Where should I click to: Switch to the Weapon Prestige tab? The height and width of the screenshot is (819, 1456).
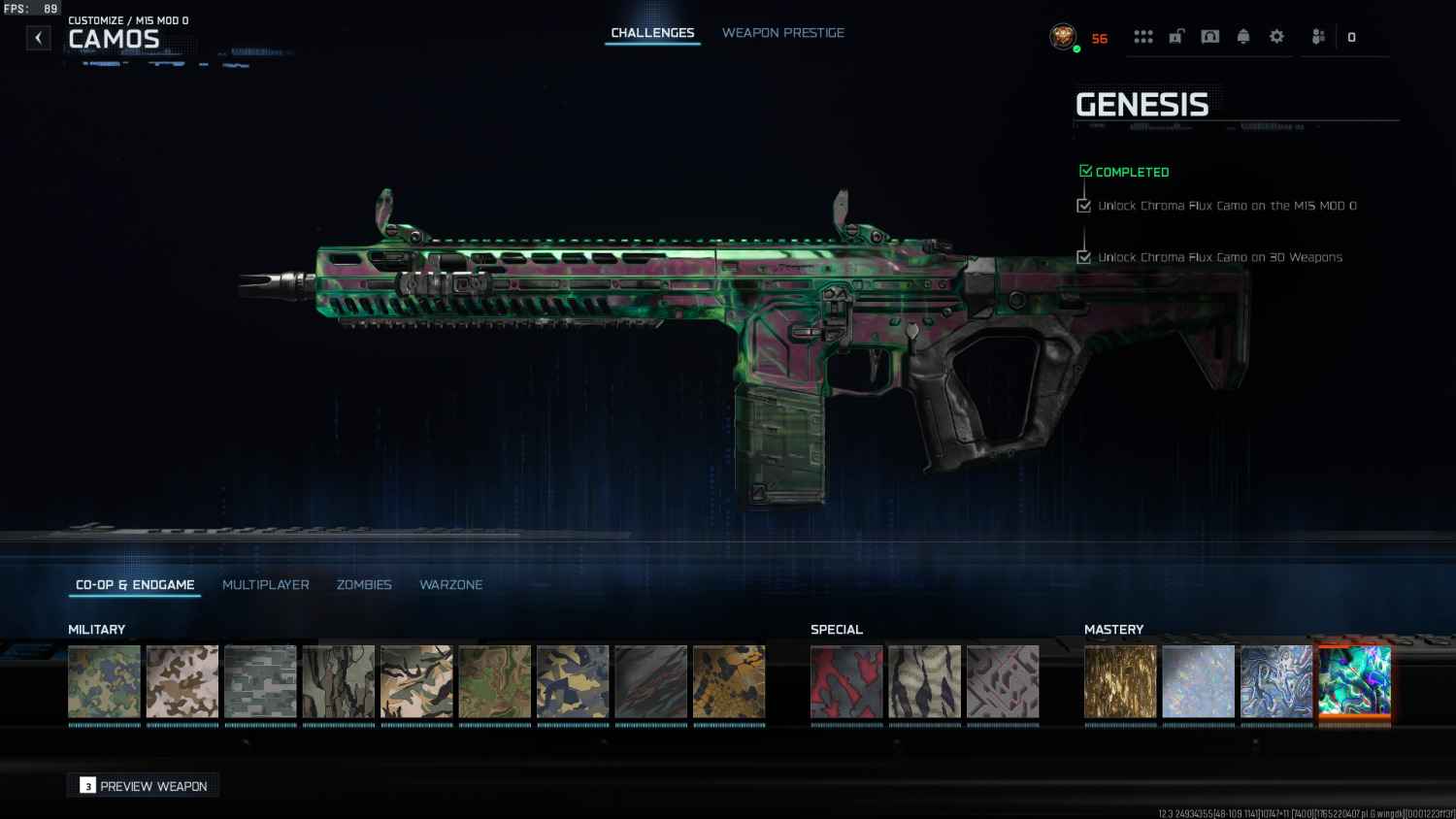(x=782, y=33)
